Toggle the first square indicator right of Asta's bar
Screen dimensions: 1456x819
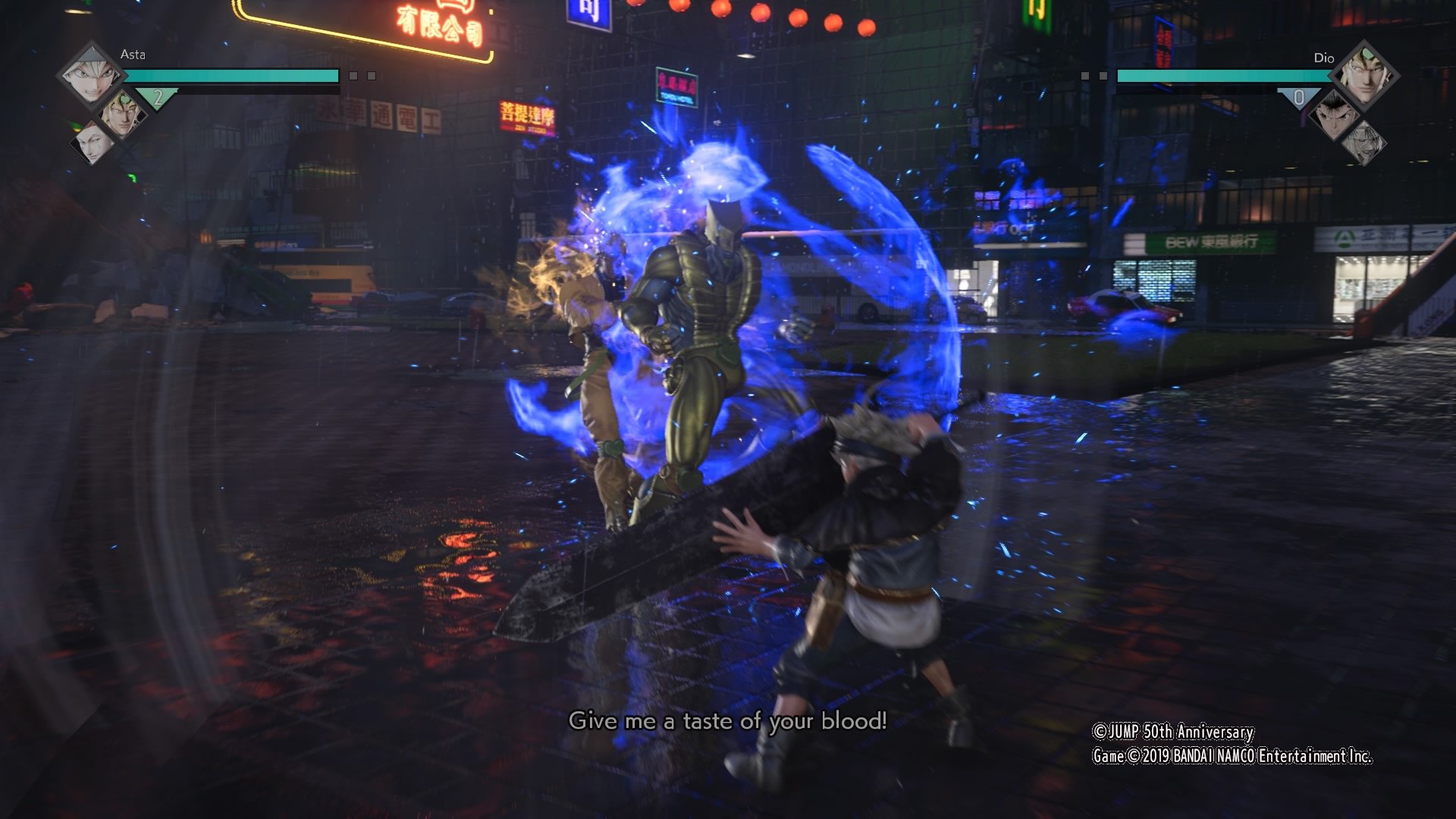pyautogui.click(x=352, y=74)
